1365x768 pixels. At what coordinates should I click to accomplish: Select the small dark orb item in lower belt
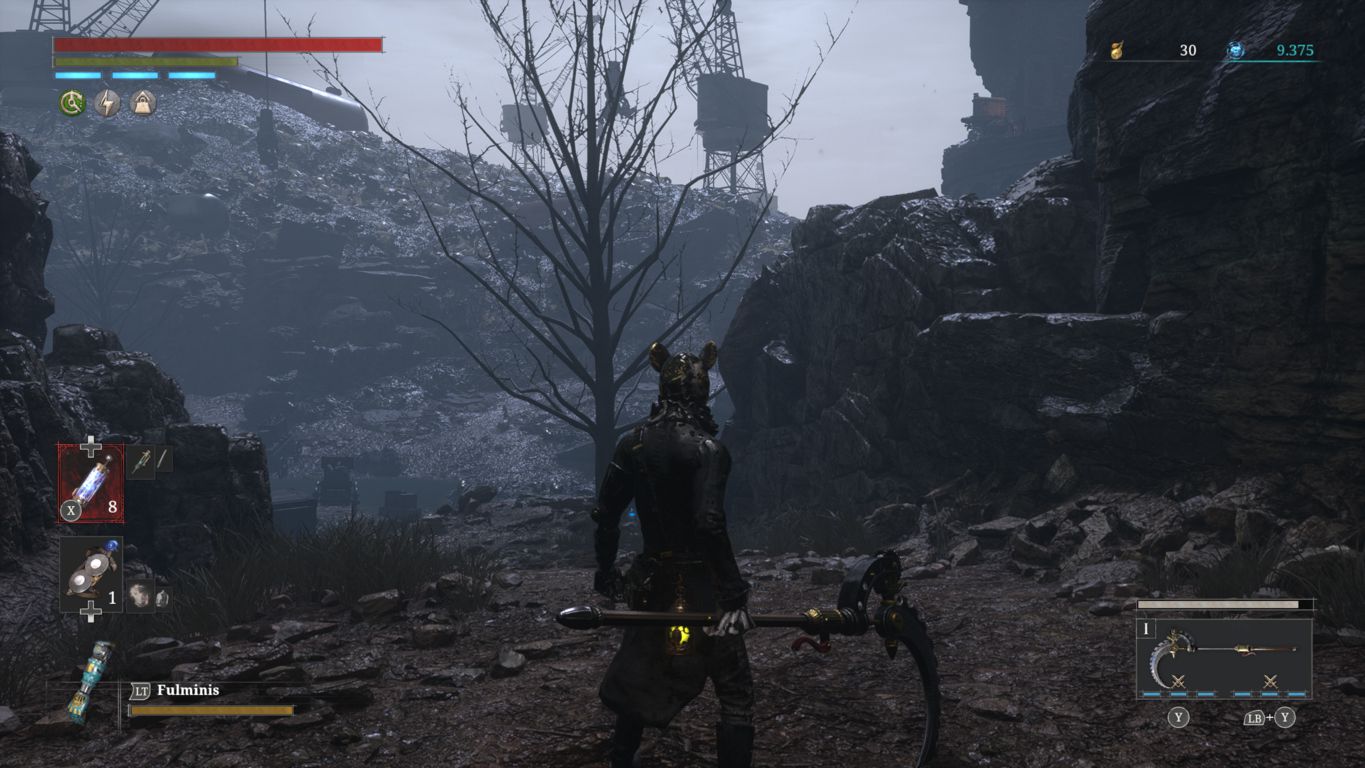click(139, 596)
